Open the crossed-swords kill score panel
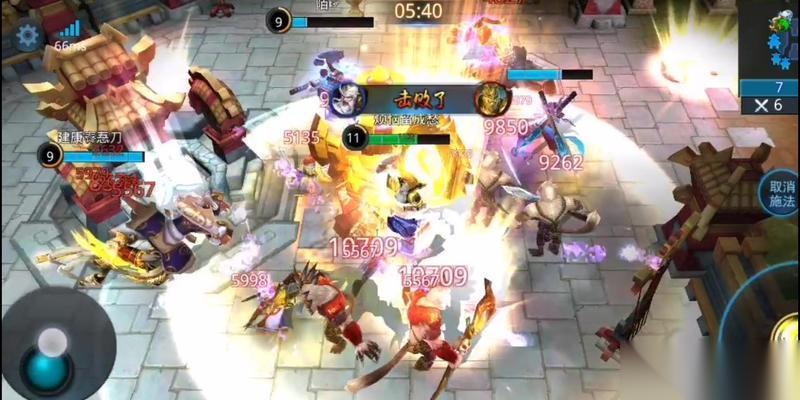 coord(769,105)
